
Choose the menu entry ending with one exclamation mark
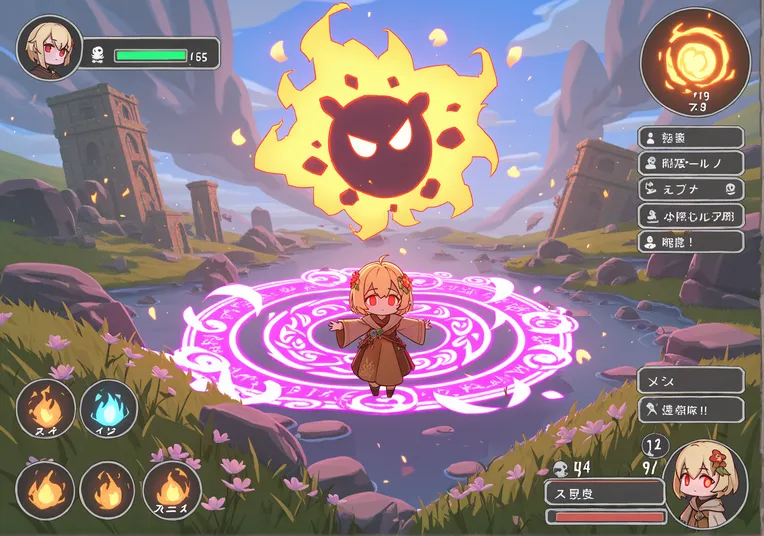(690, 241)
